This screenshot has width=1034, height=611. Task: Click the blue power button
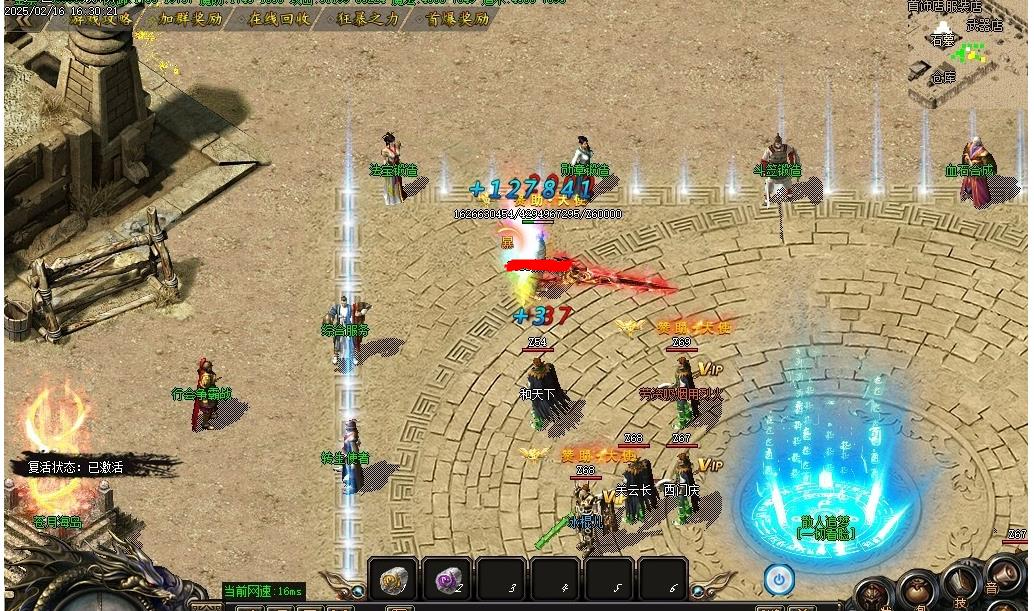(778, 578)
